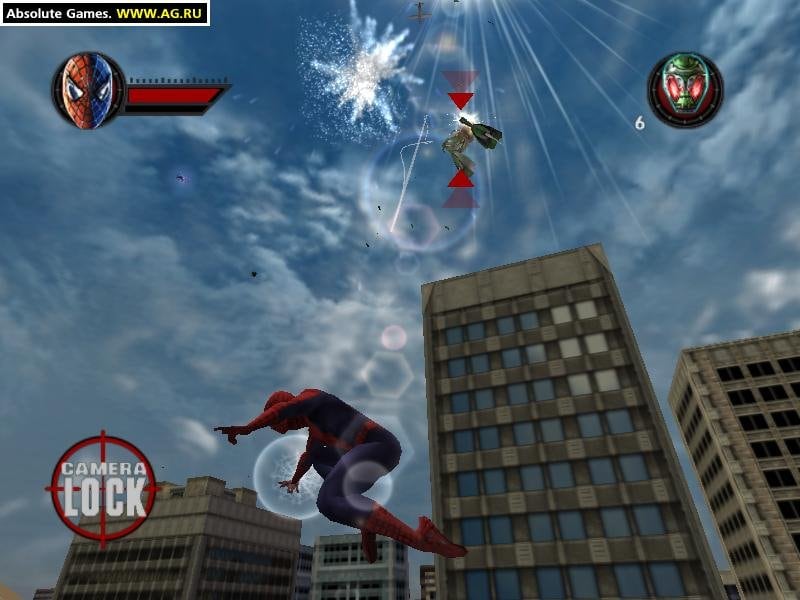
Task: Toggle the Camera Lock crosshair indicator
Action: coord(102,487)
